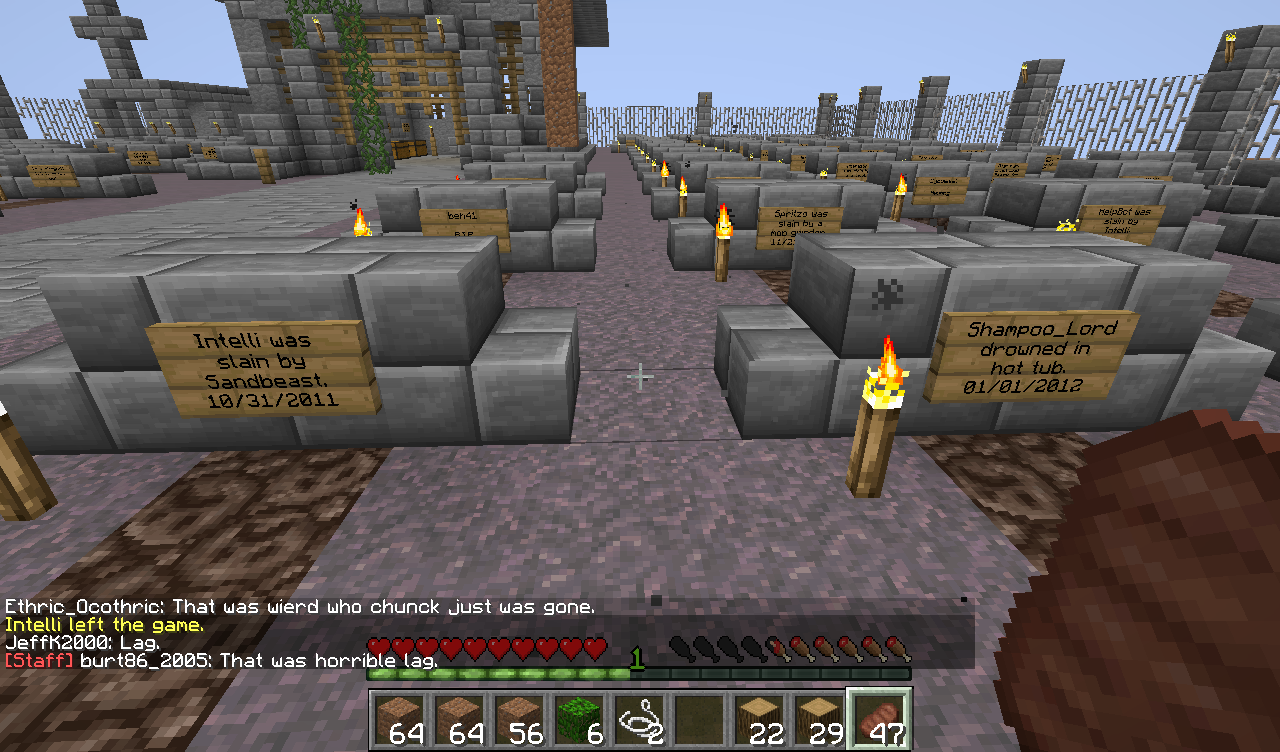
Task: Select the dirt stack of 56
Action: [x=518, y=718]
